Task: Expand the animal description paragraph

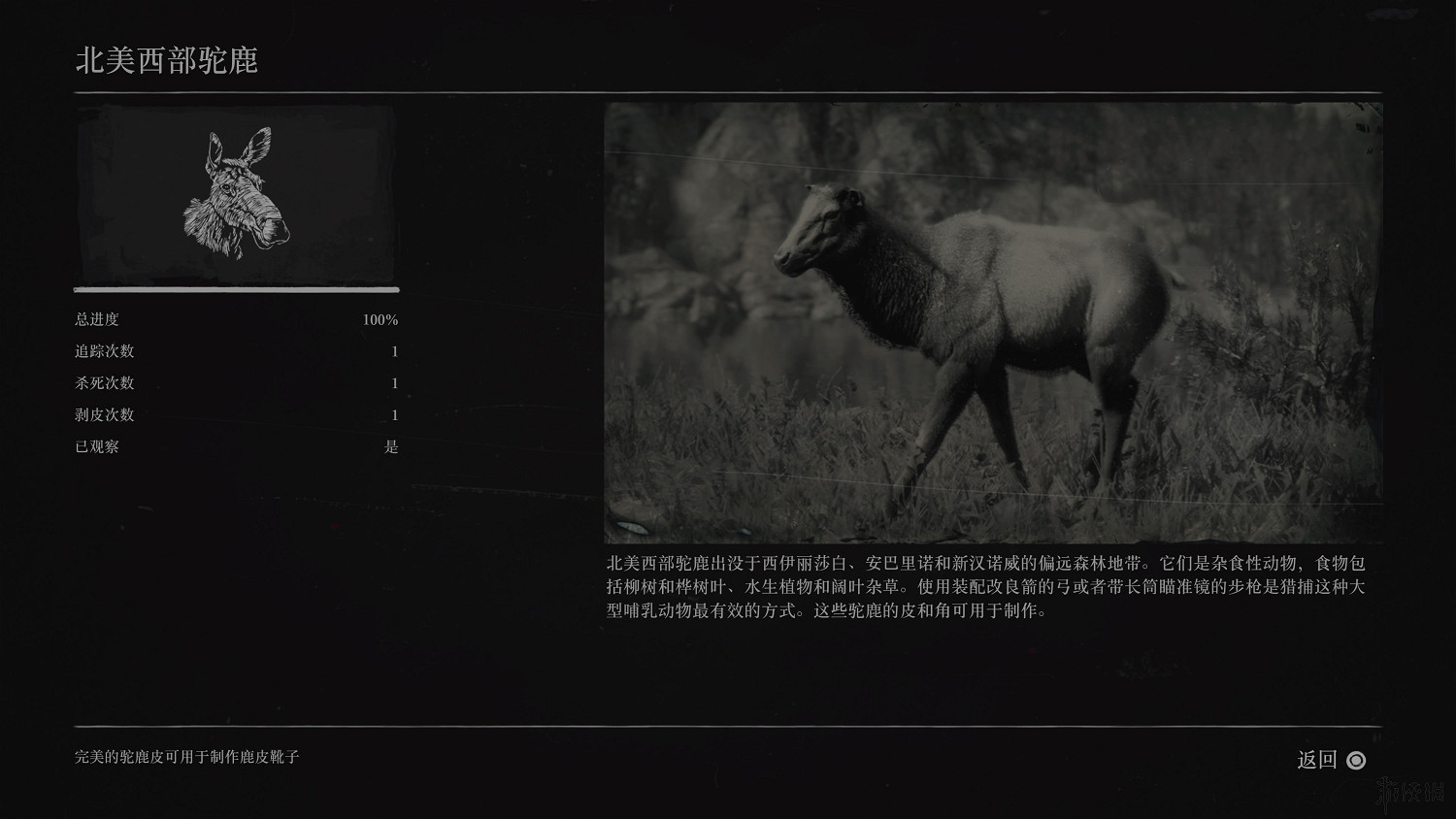Action: [x=990, y=584]
